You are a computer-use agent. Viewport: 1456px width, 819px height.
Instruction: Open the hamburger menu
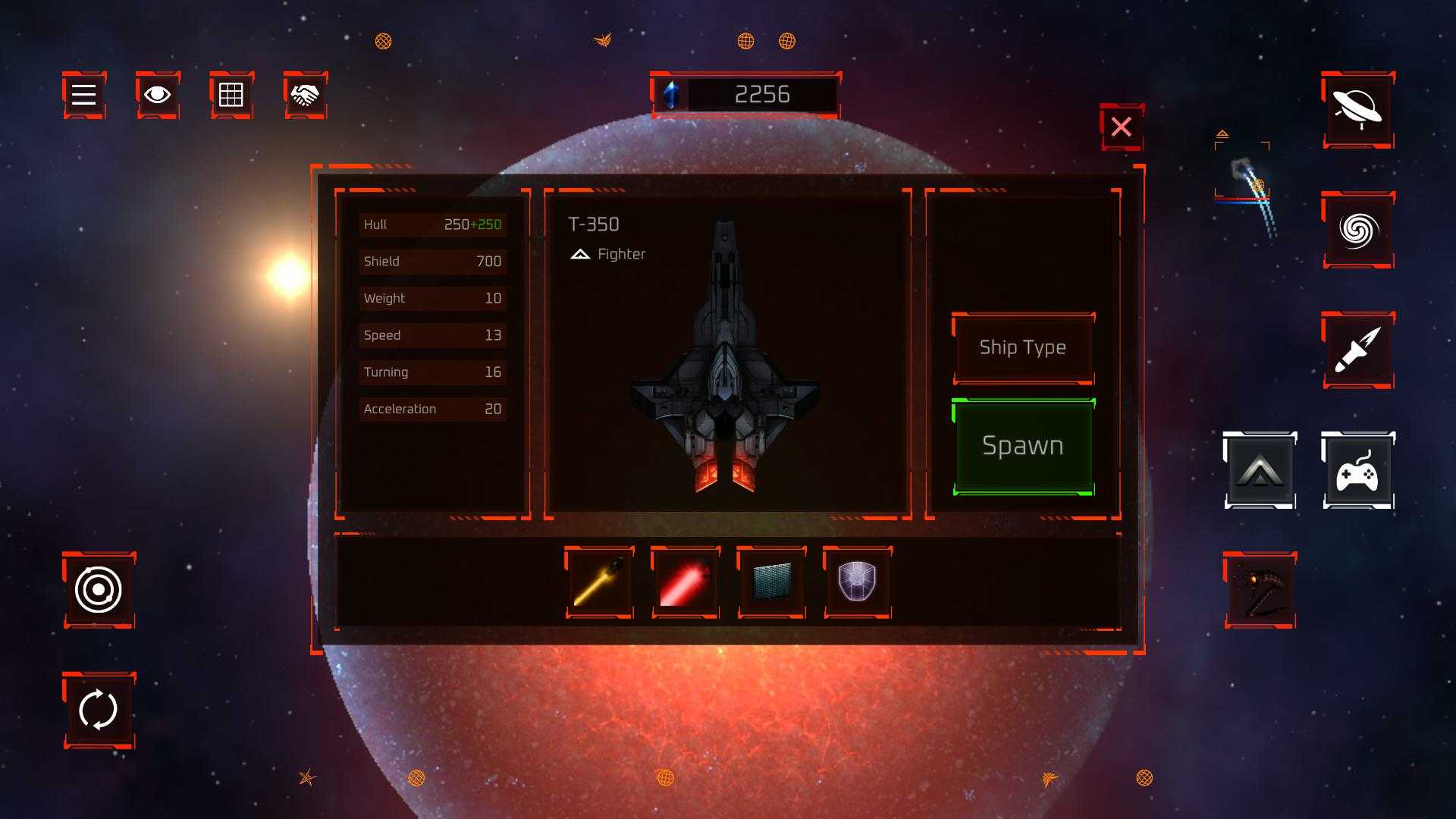(x=83, y=95)
